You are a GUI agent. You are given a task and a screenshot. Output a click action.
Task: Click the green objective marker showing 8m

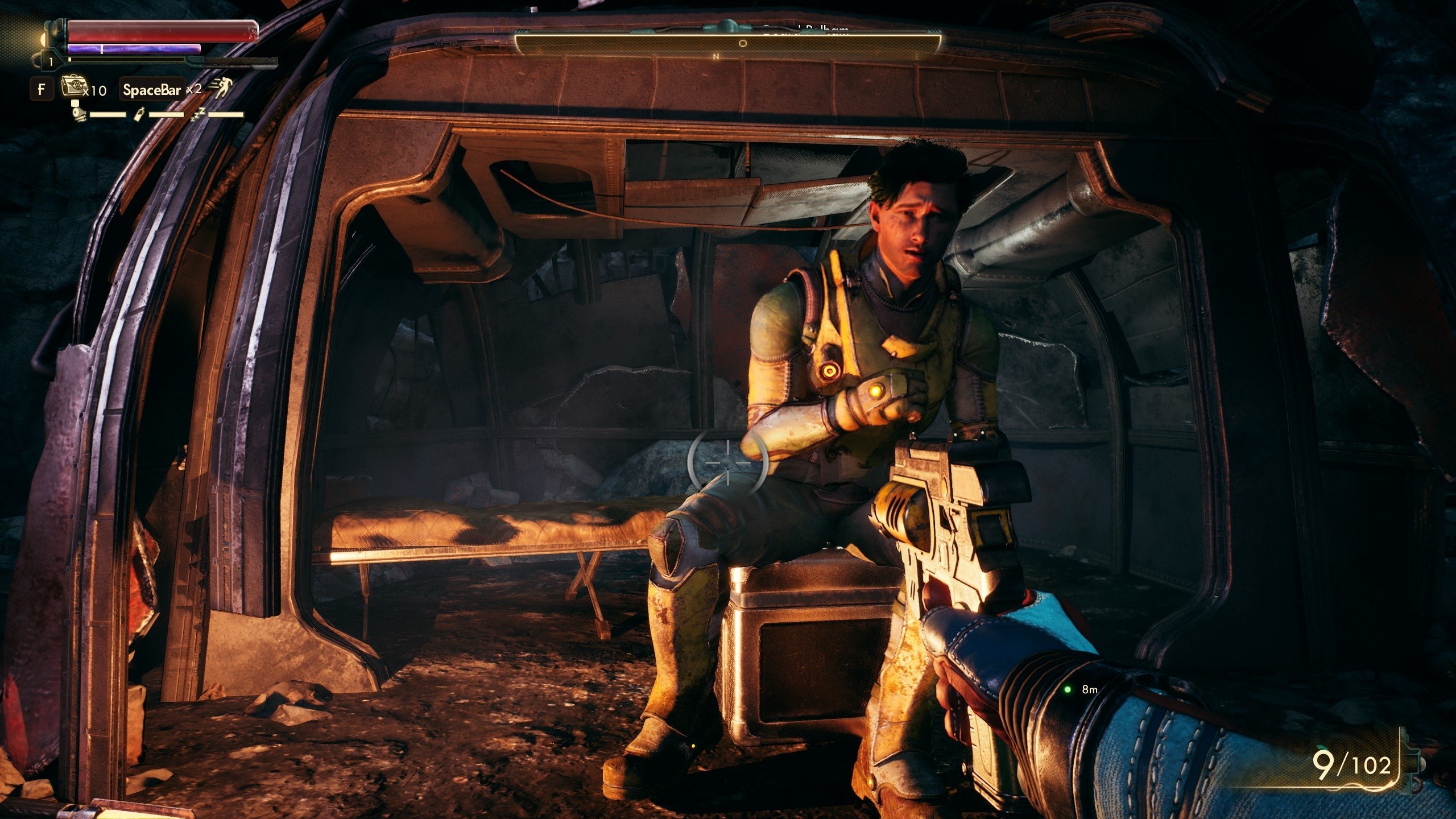(x=1068, y=689)
